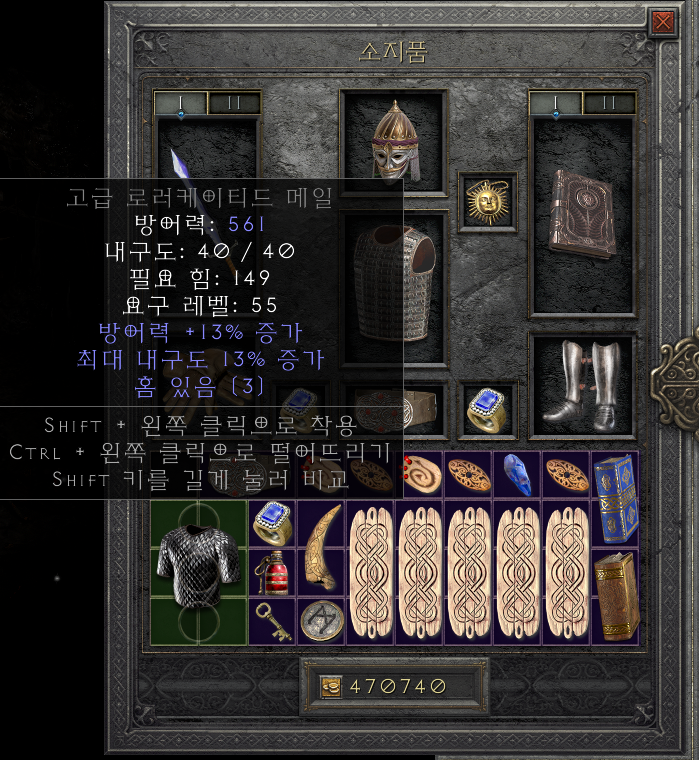Select the equipped helmet slot
The width and height of the screenshot is (699, 760).
coord(392,141)
